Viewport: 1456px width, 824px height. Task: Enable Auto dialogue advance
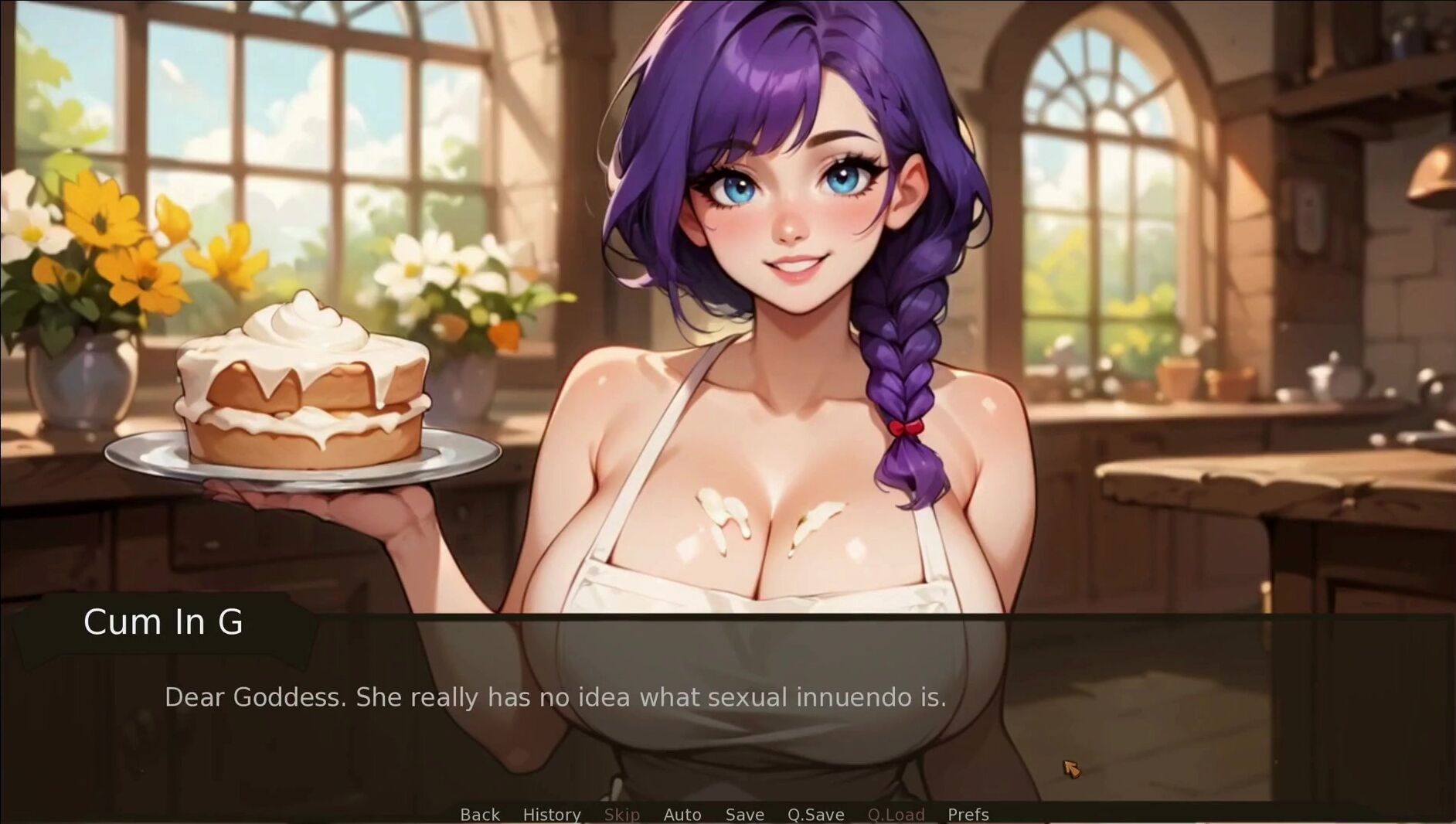(682, 815)
